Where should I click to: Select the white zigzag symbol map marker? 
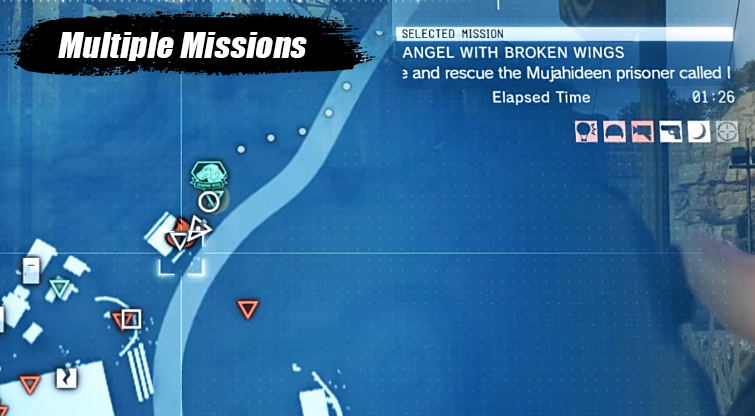66,378
